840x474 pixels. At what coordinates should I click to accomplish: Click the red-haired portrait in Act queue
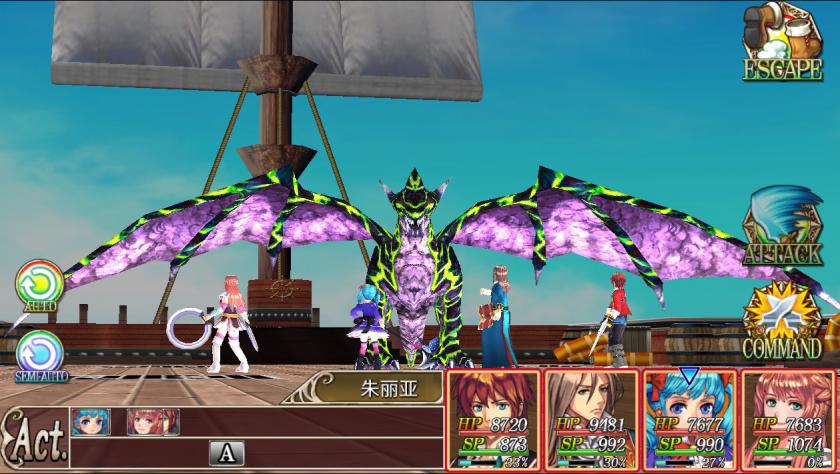(146, 421)
